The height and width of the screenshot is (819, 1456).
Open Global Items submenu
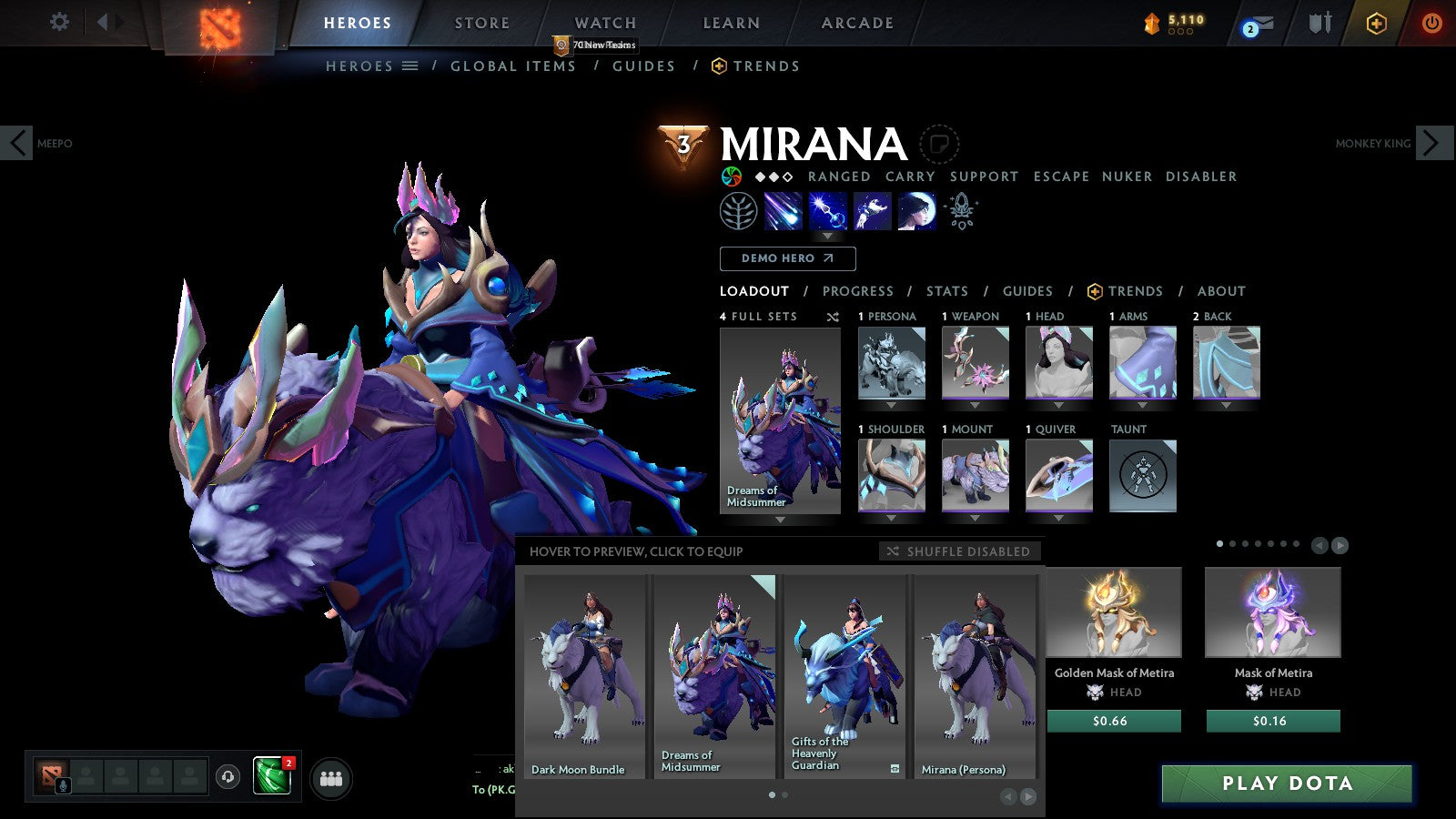coord(513,66)
